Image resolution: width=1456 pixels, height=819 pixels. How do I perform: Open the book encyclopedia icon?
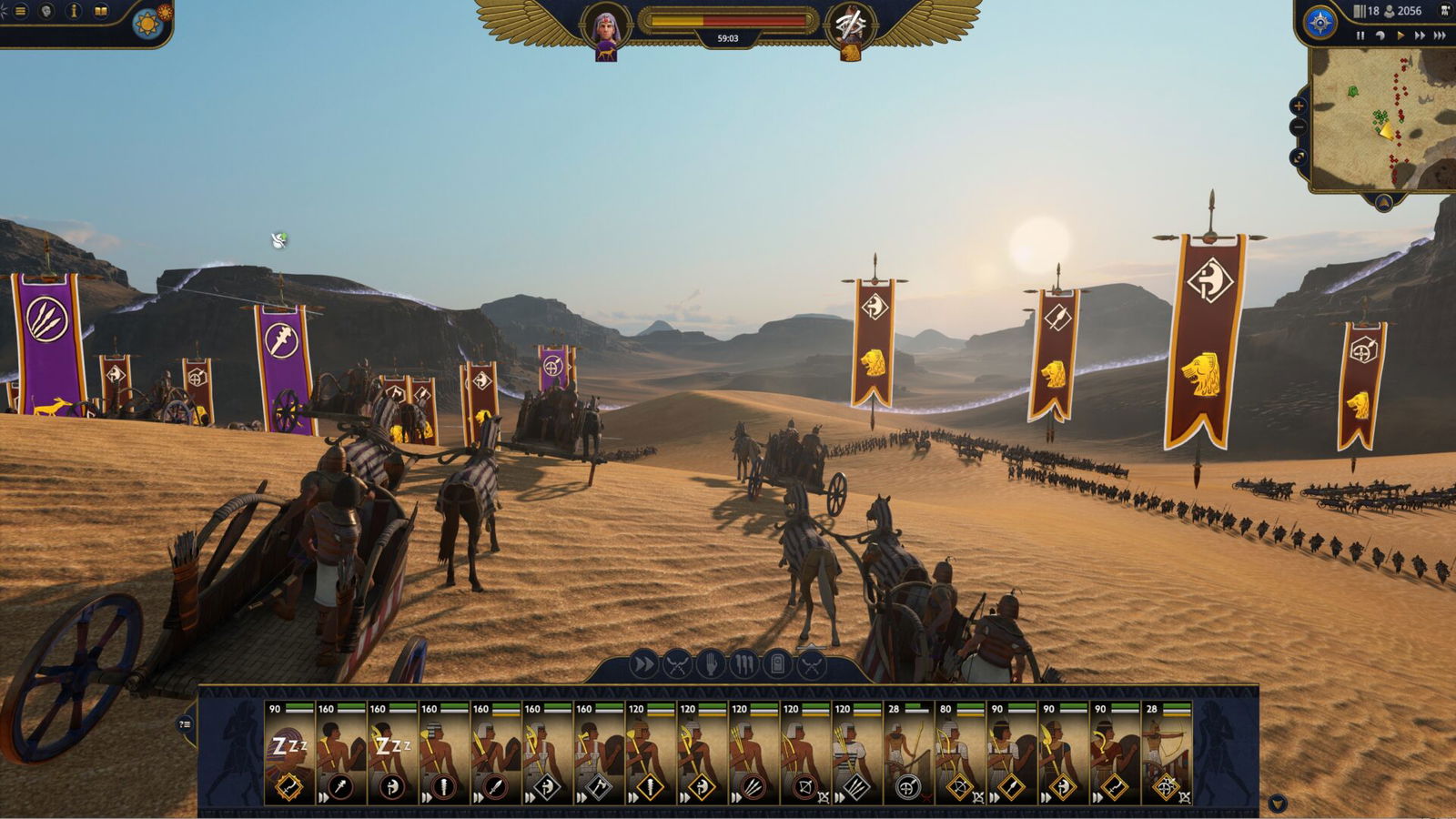101,12
